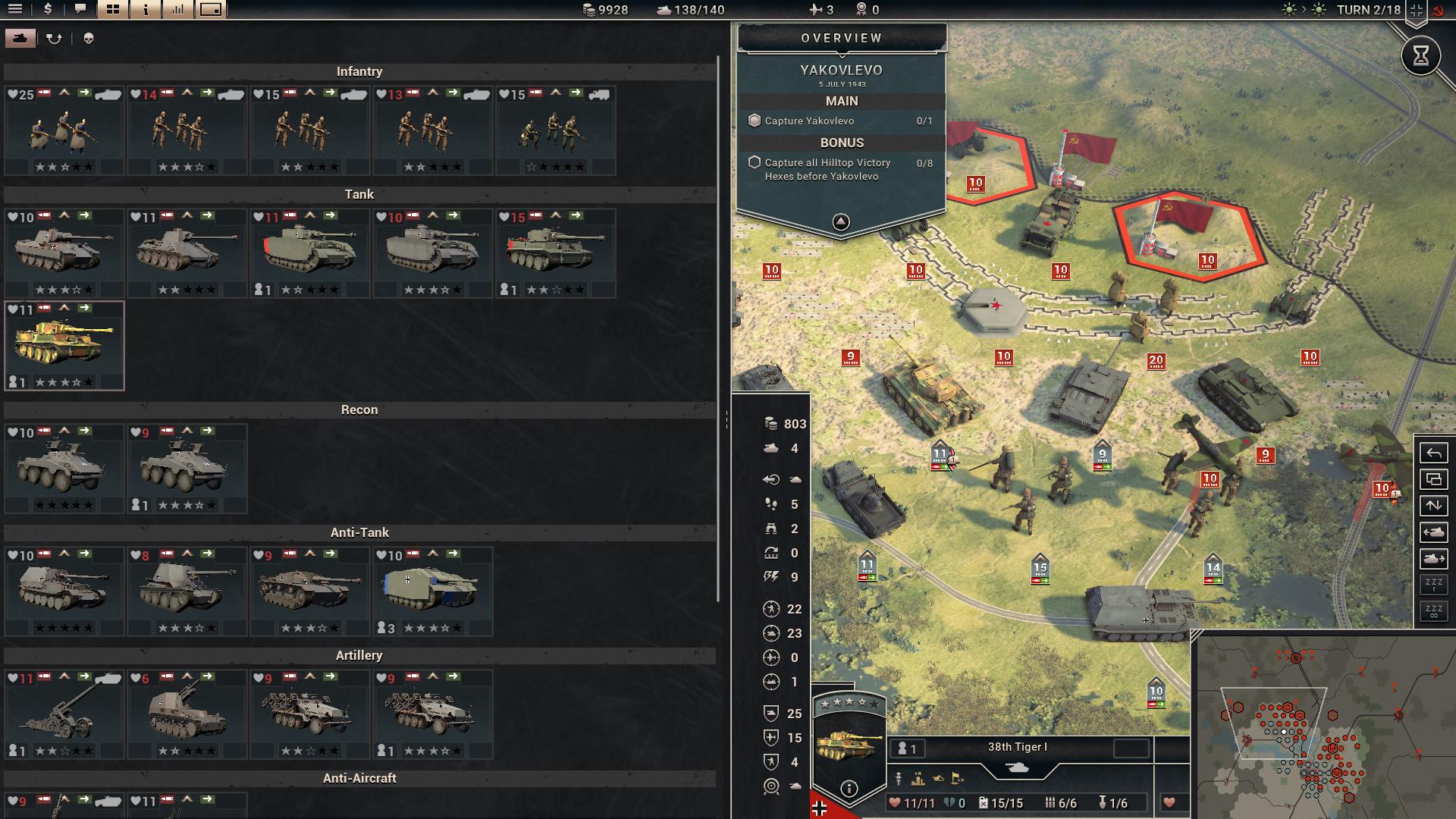Viewport: 1456px width, 819px height.
Task: Open the main menu hamburger icon
Action: tap(14, 11)
